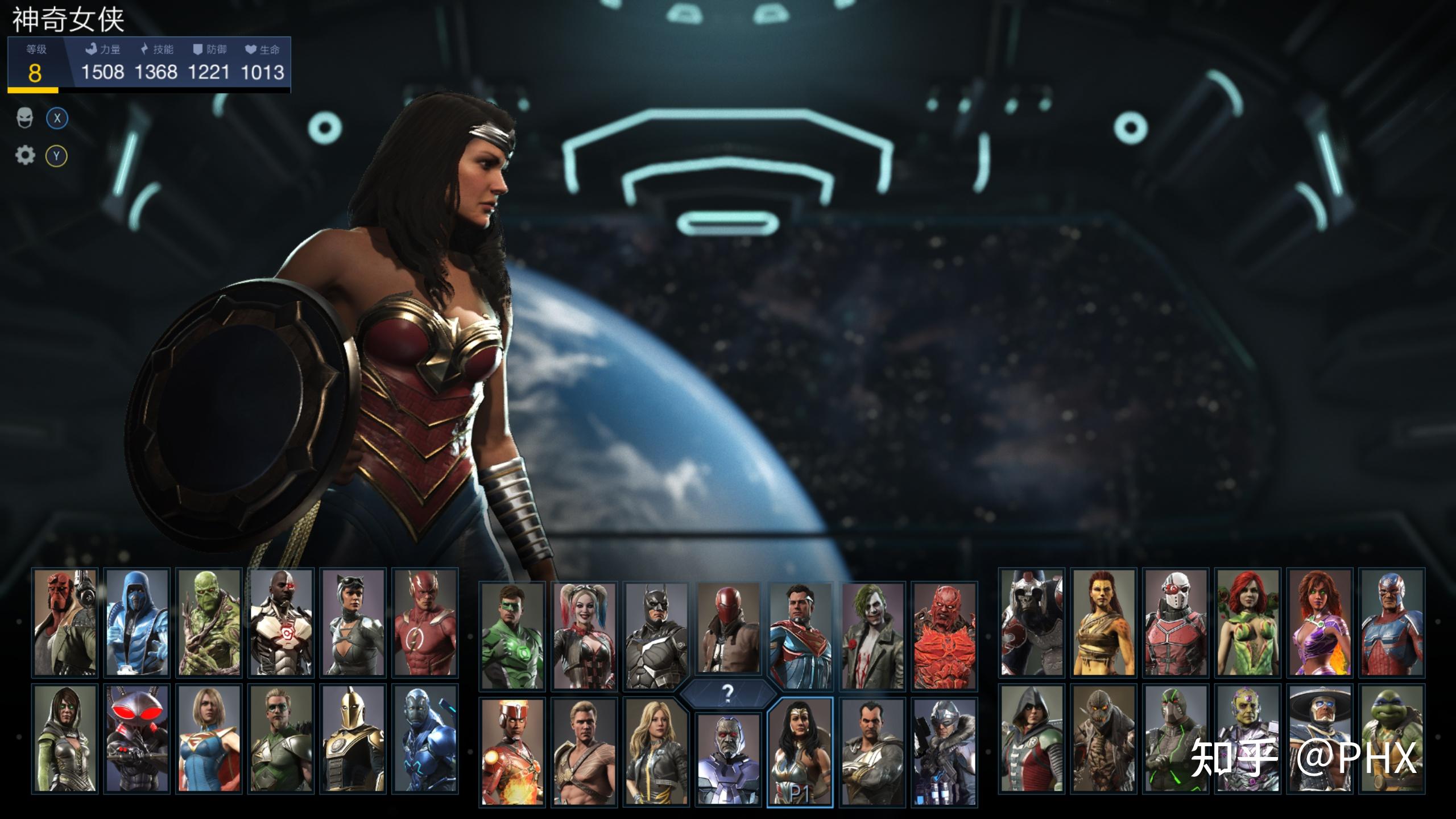Pick Green Lantern's character tile
The width and height of the screenshot is (1456, 819).
point(512,636)
